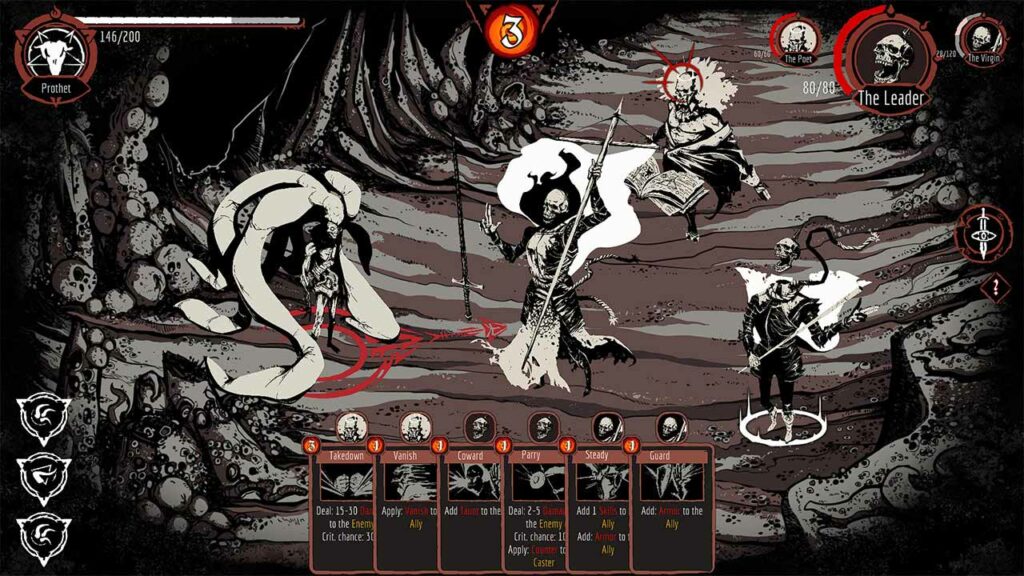The height and width of the screenshot is (576, 1024).
Task: Switch to The Virgin portrait
Action: tap(981, 39)
